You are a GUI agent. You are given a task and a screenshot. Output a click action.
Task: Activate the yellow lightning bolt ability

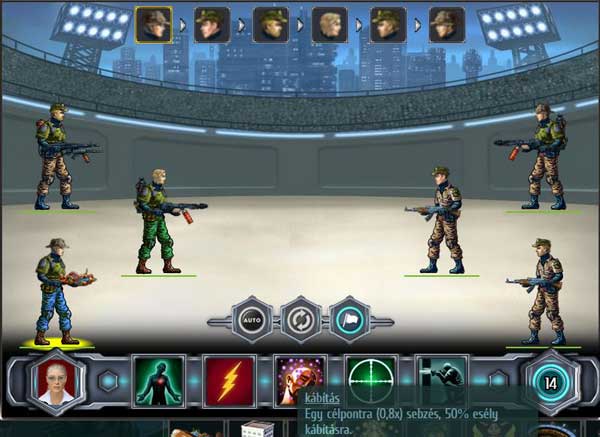230,381
